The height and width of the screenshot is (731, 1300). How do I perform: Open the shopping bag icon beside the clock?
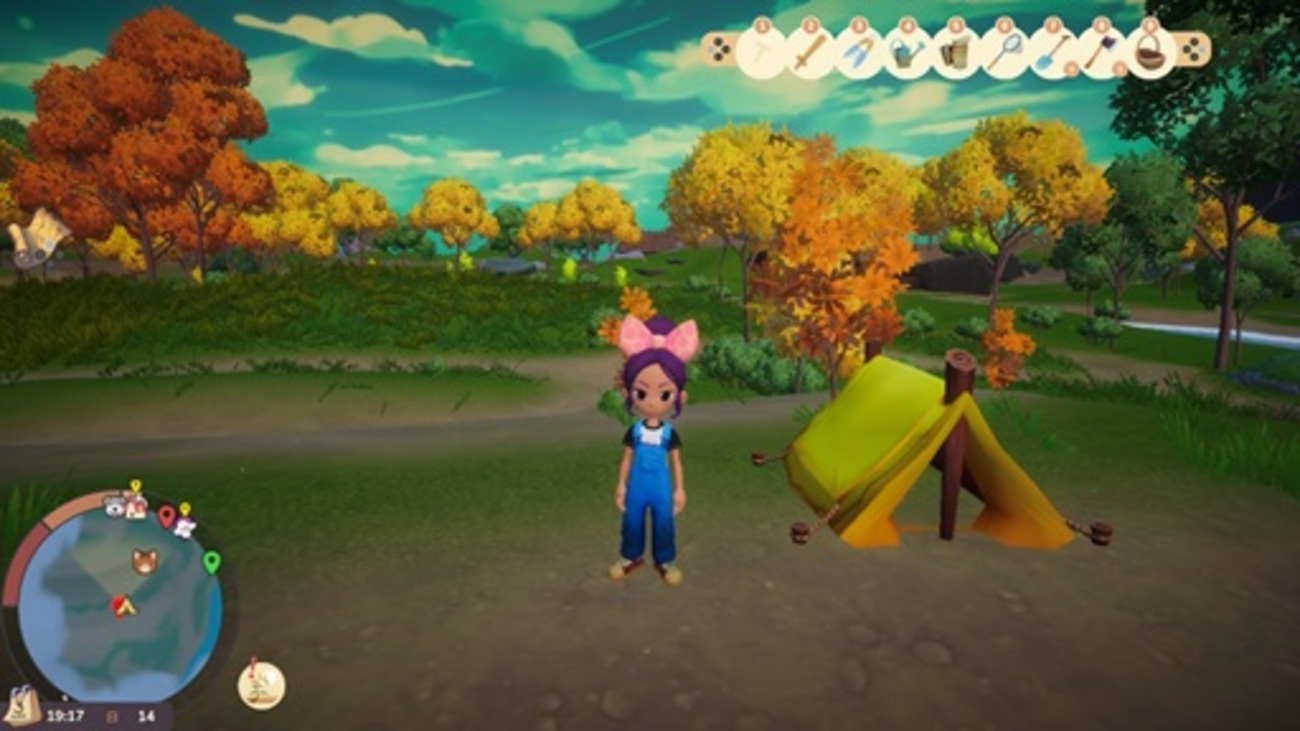(22, 706)
